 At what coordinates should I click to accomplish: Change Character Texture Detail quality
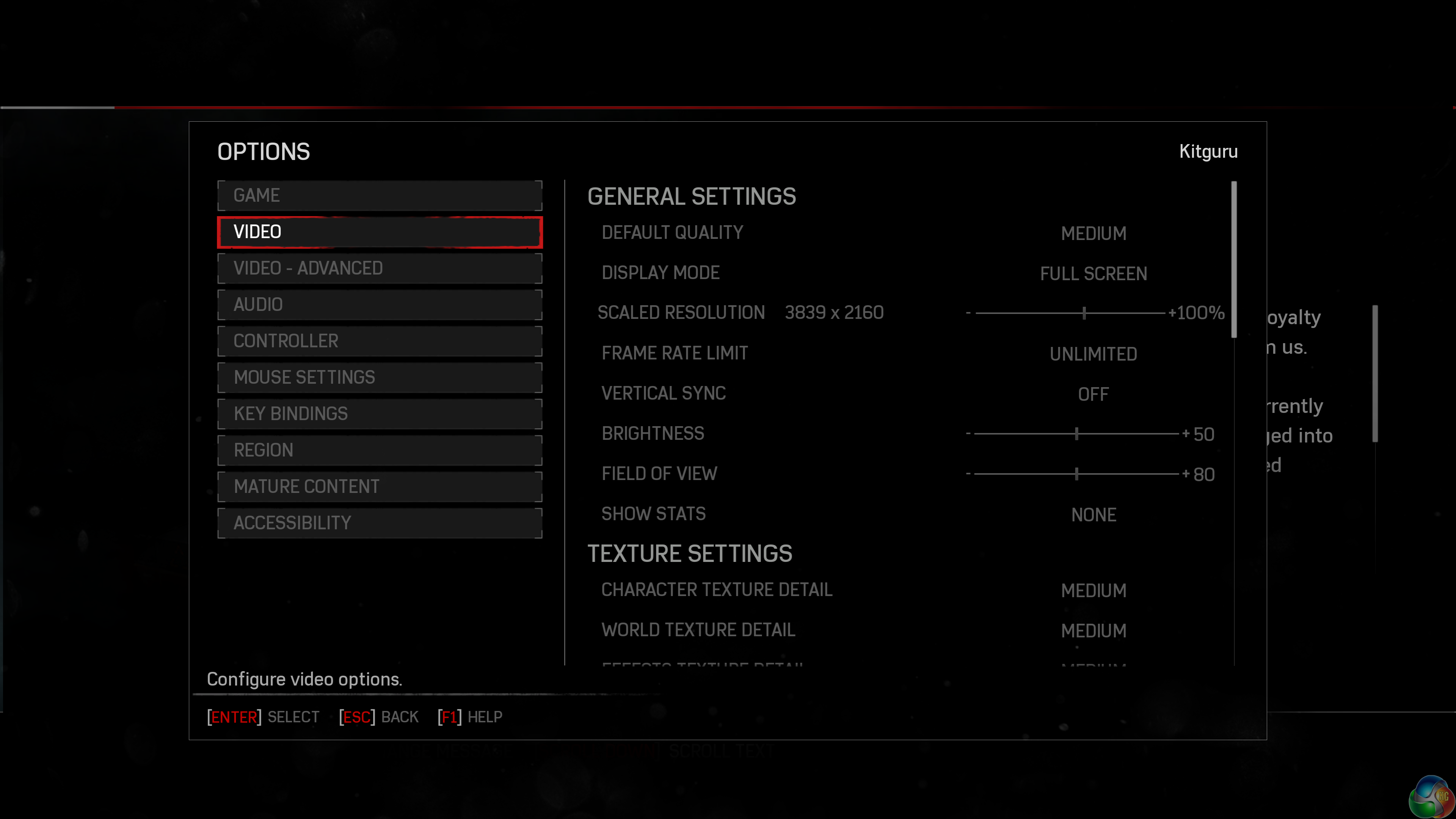1093,591
